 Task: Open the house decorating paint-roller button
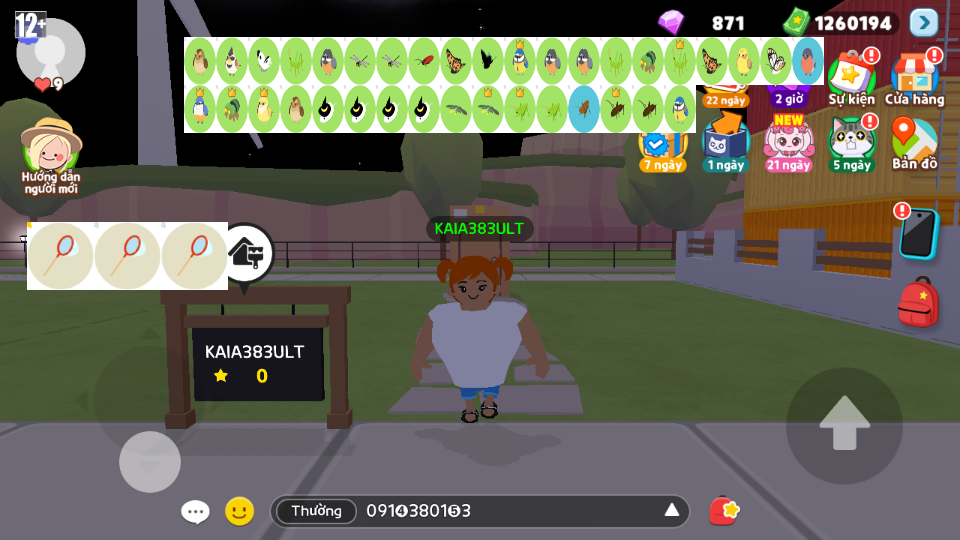pos(246,254)
